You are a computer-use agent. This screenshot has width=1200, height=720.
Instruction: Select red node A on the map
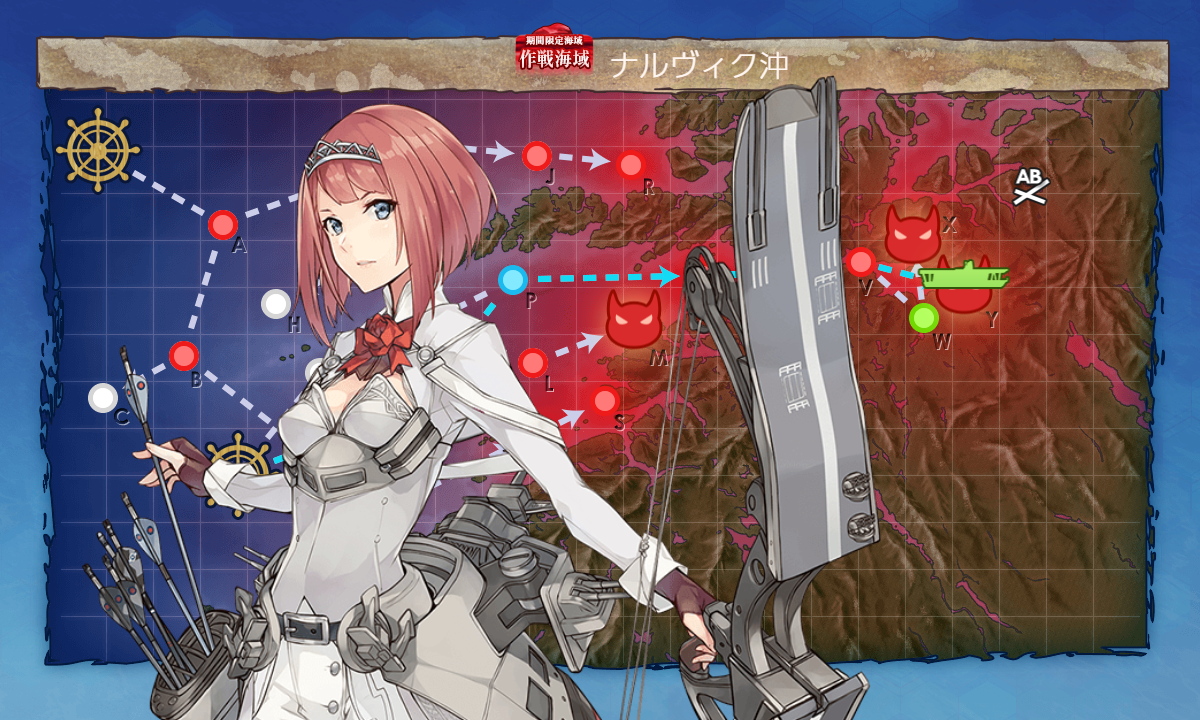(223, 225)
